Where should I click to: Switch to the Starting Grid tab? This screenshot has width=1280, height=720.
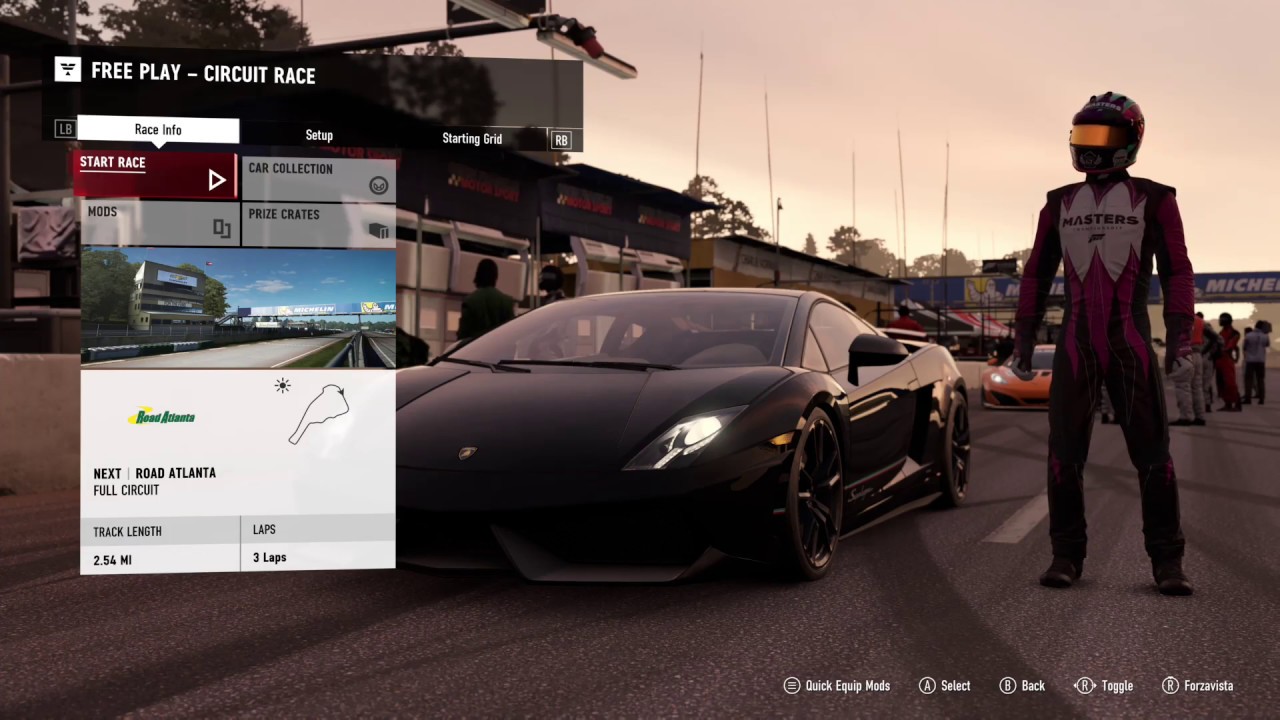pyautogui.click(x=472, y=138)
